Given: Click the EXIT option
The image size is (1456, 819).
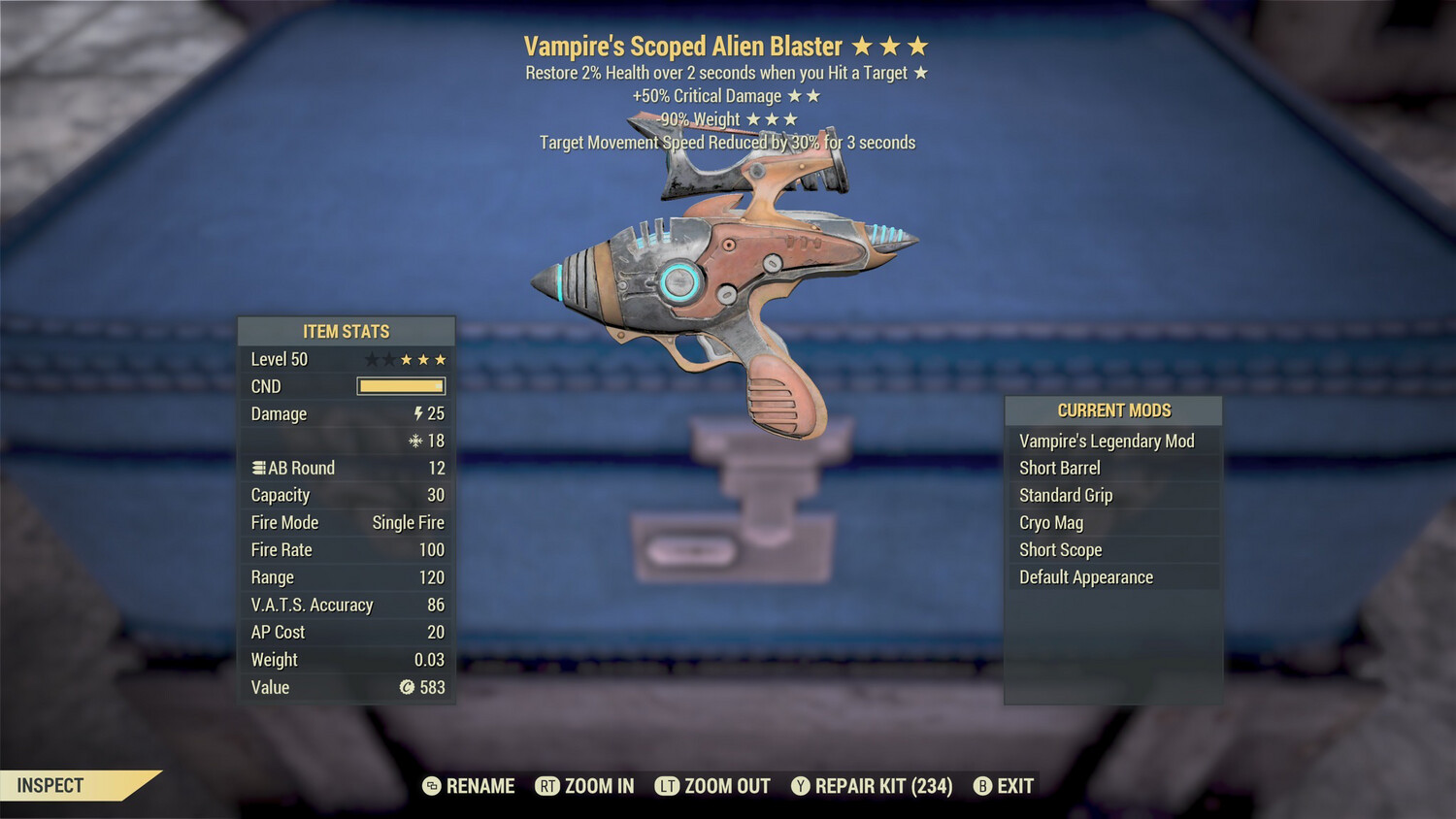Looking at the screenshot, I should [x=1013, y=786].
